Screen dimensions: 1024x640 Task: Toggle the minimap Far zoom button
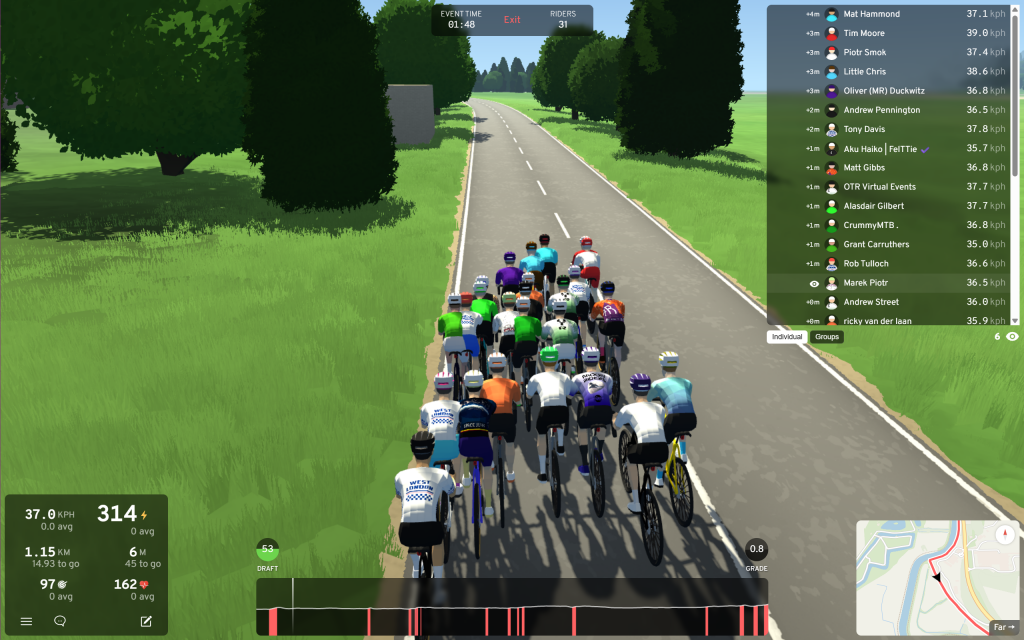click(x=1003, y=628)
